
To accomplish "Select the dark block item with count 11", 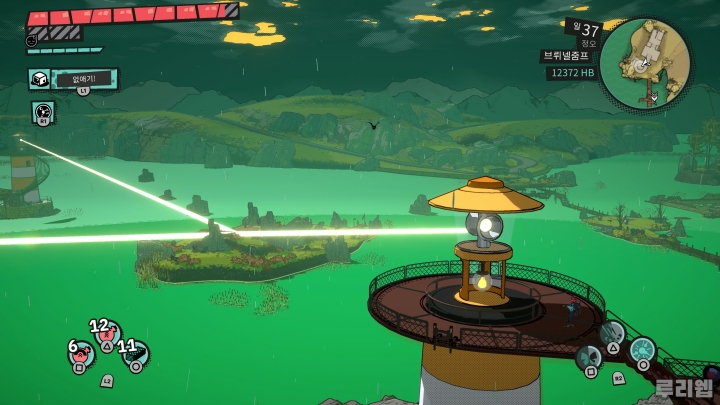I will (x=133, y=354).
